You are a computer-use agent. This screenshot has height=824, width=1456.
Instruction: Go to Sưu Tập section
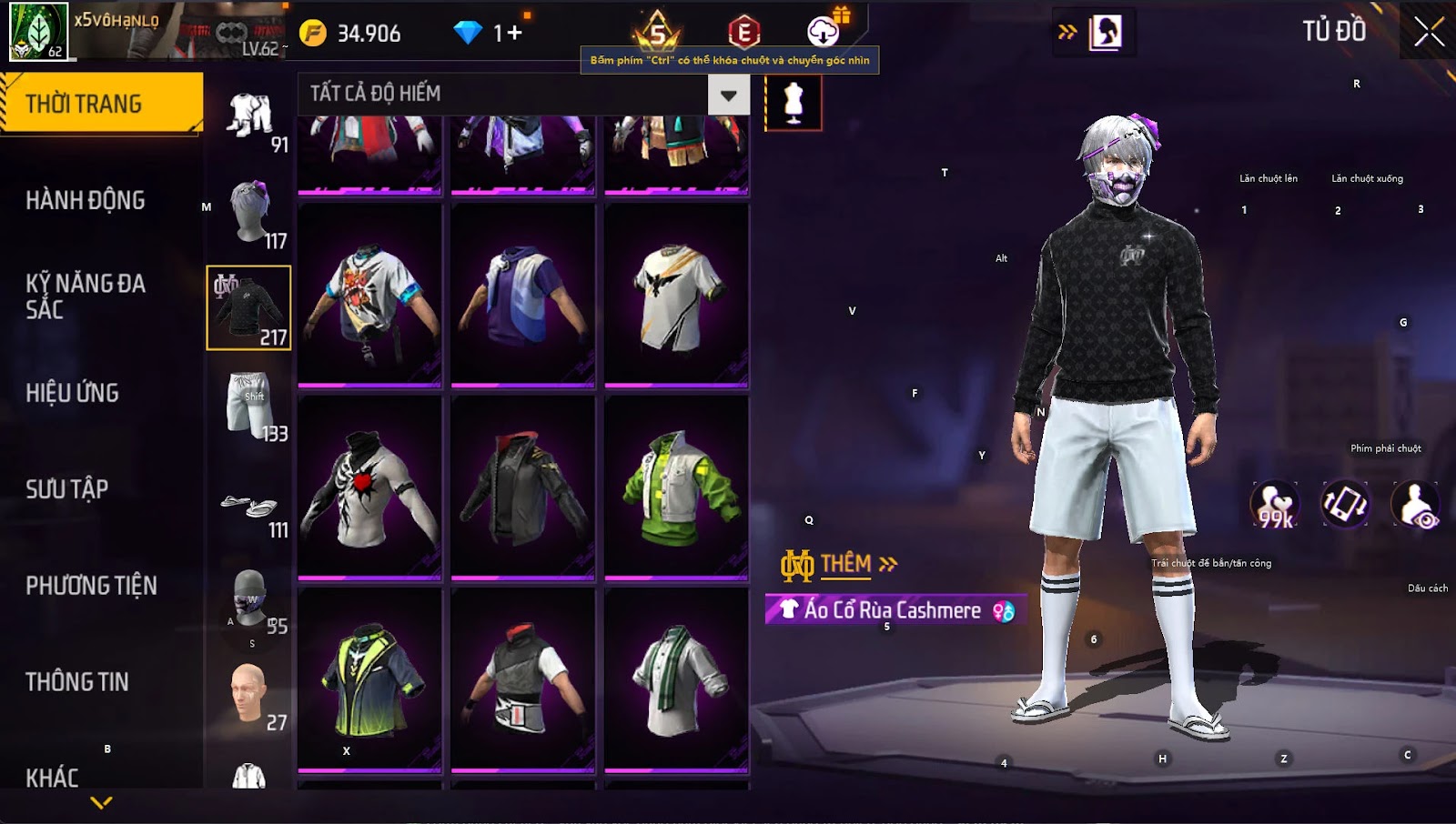coord(67,489)
